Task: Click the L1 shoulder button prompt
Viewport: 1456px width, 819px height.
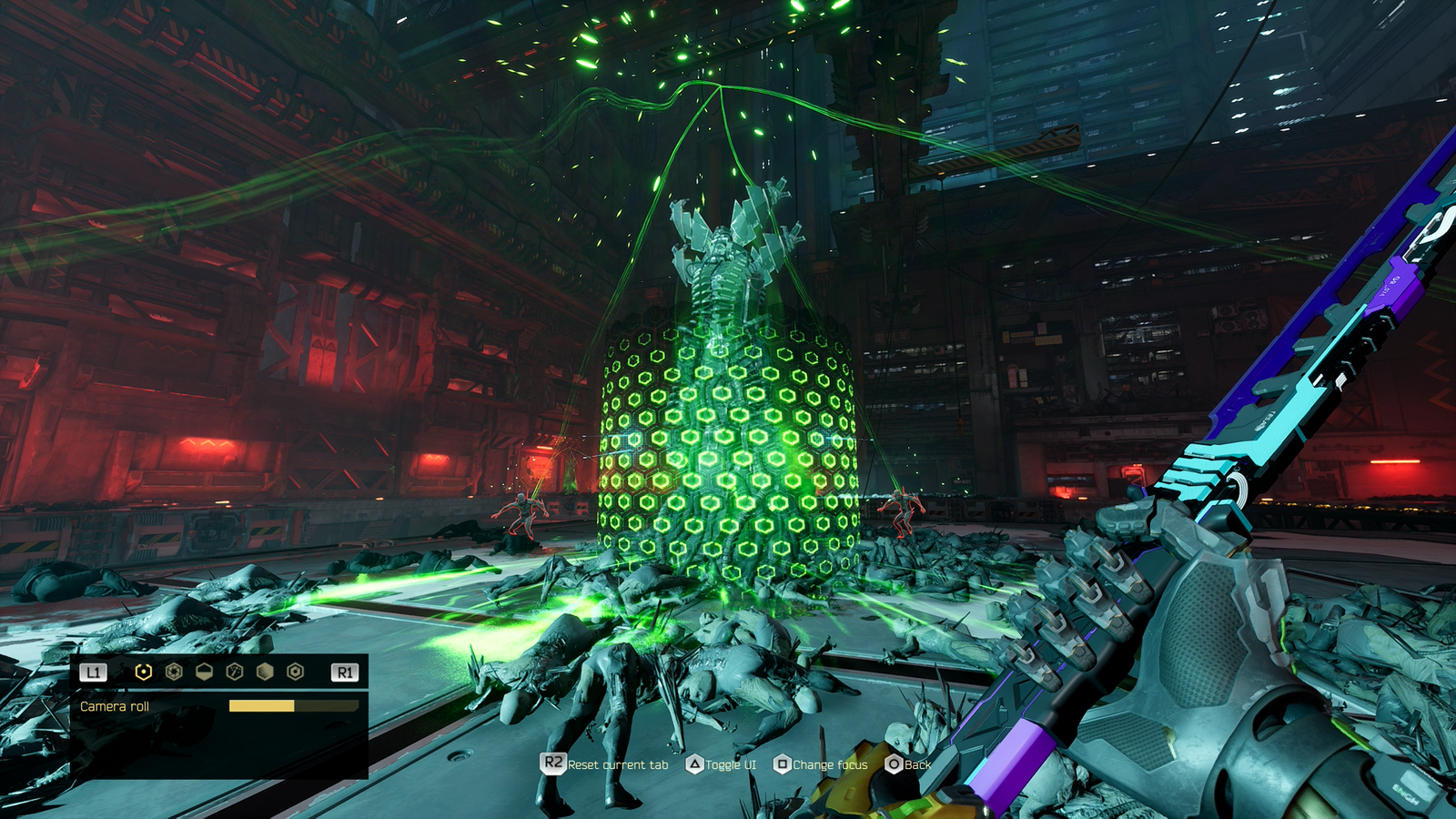Action: [93, 672]
